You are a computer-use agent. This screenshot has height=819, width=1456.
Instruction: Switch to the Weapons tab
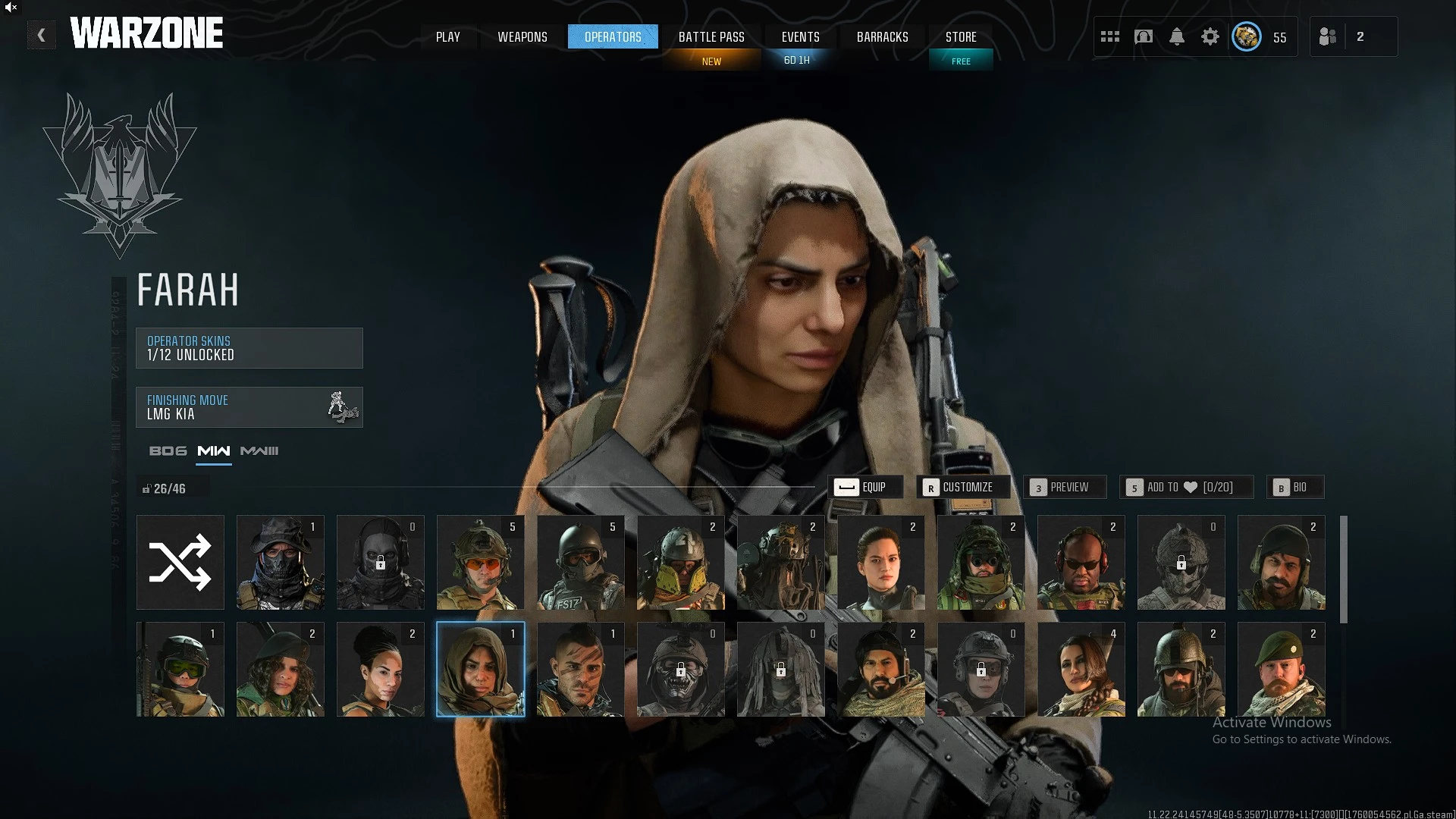[x=522, y=37]
